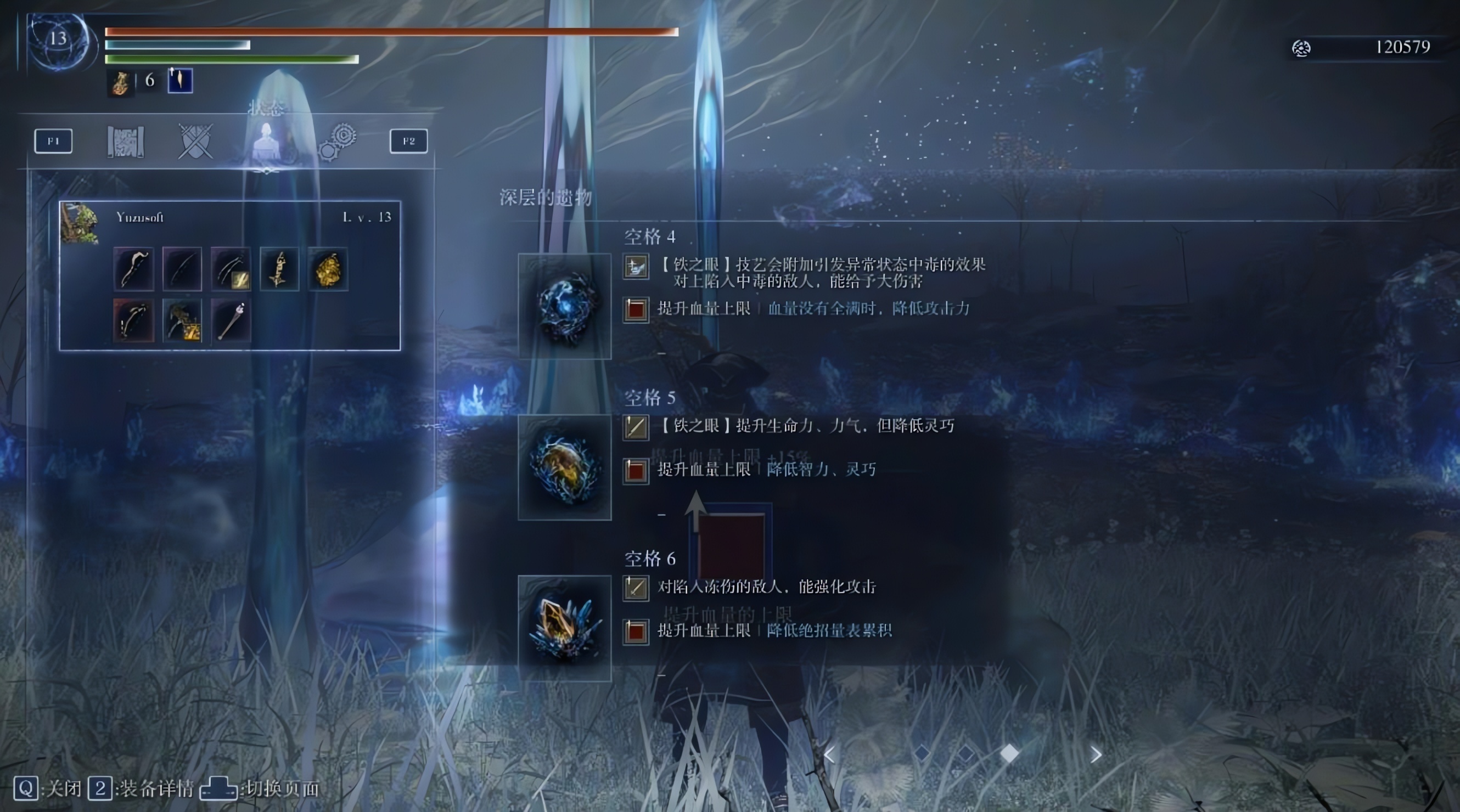The width and height of the screenshot is (1460, 812).
Task: Open the map scroll tab
Action: pyautogui.click(x=125, y=141)
